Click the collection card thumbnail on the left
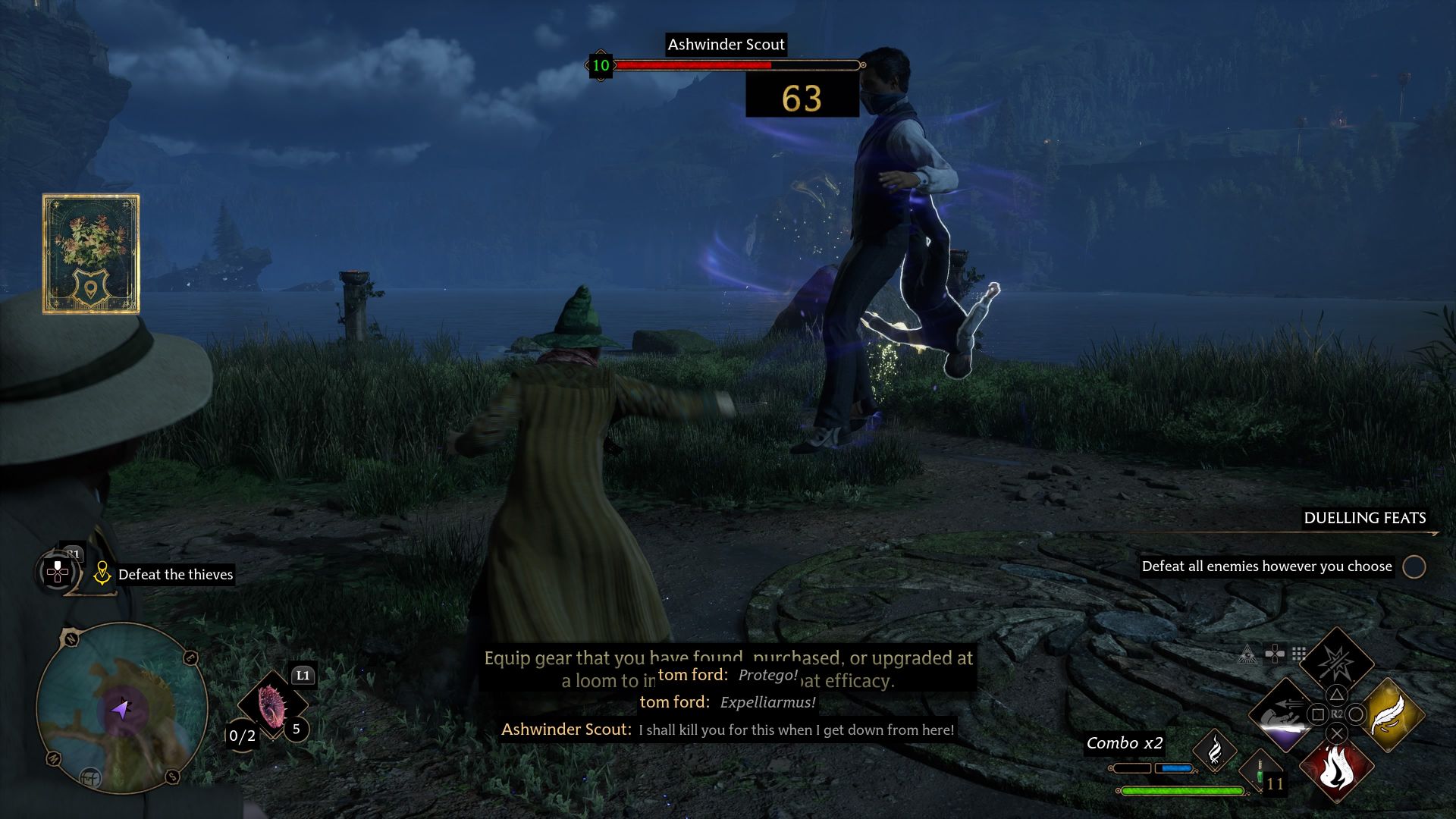1456x819 pixels. coord(91,254)
